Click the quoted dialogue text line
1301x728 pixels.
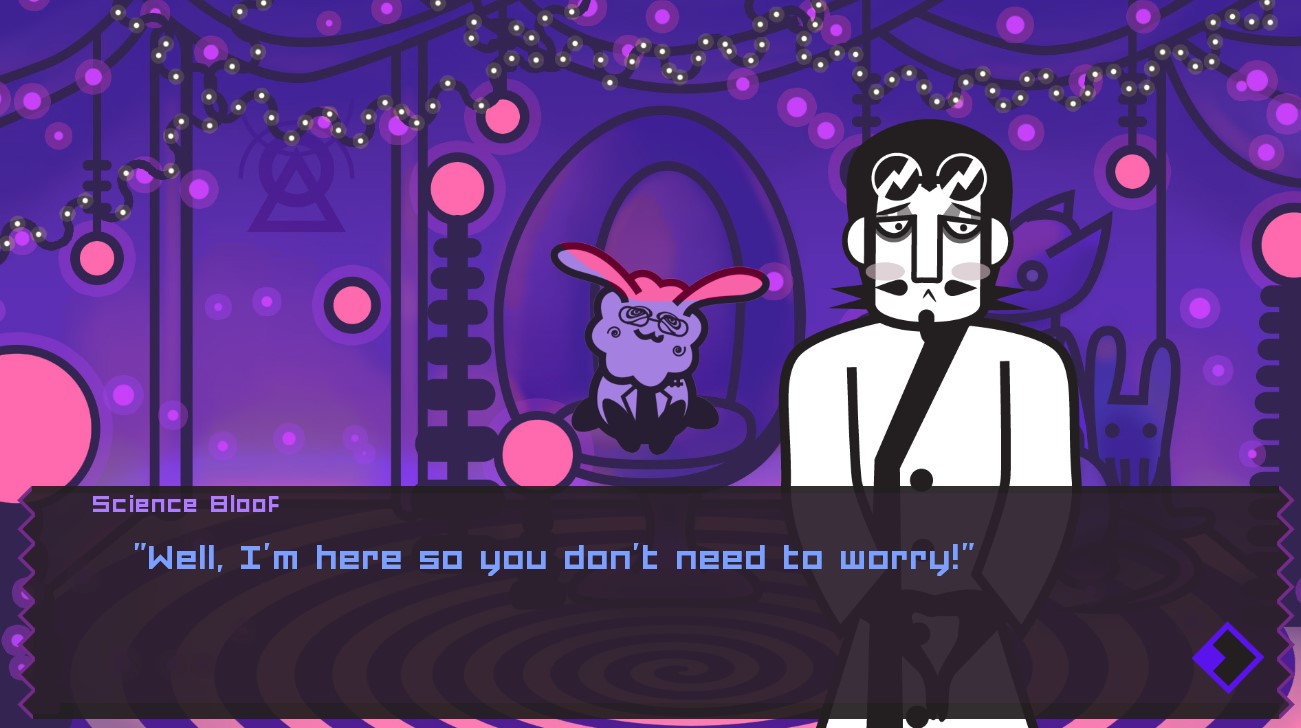(553, 558)
